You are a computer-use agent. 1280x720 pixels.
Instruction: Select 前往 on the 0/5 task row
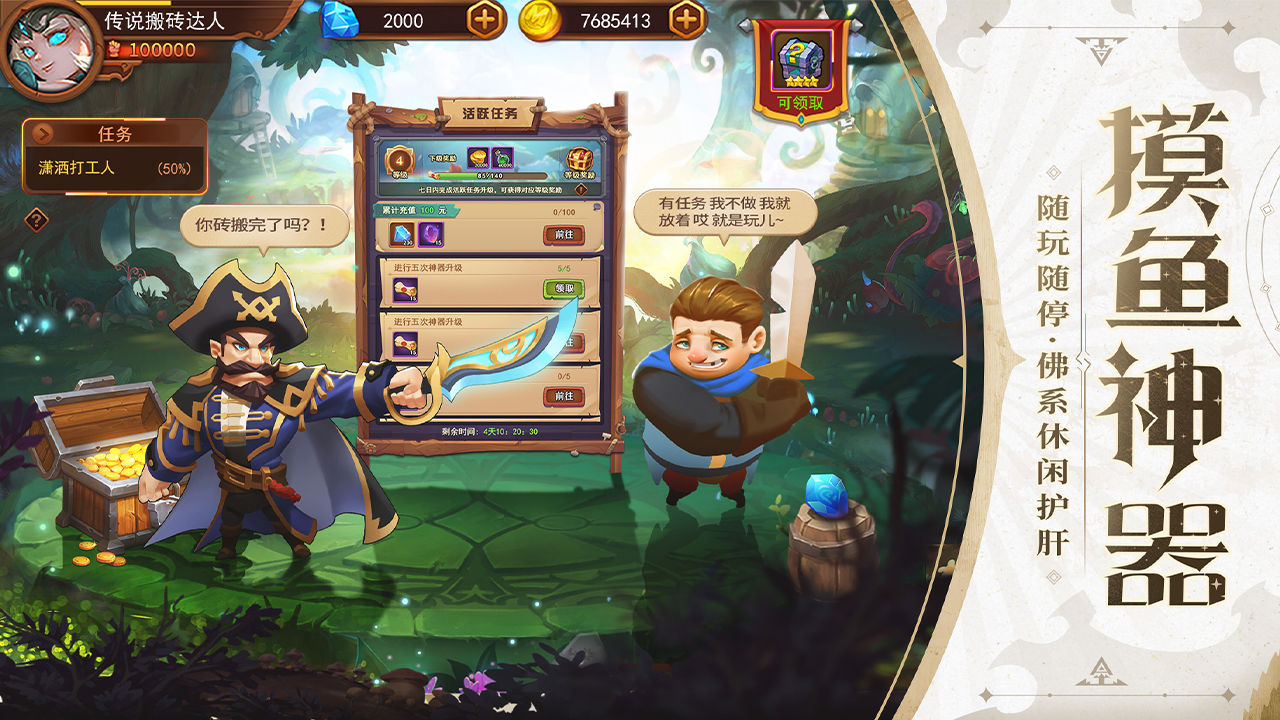tap(563, 396)
